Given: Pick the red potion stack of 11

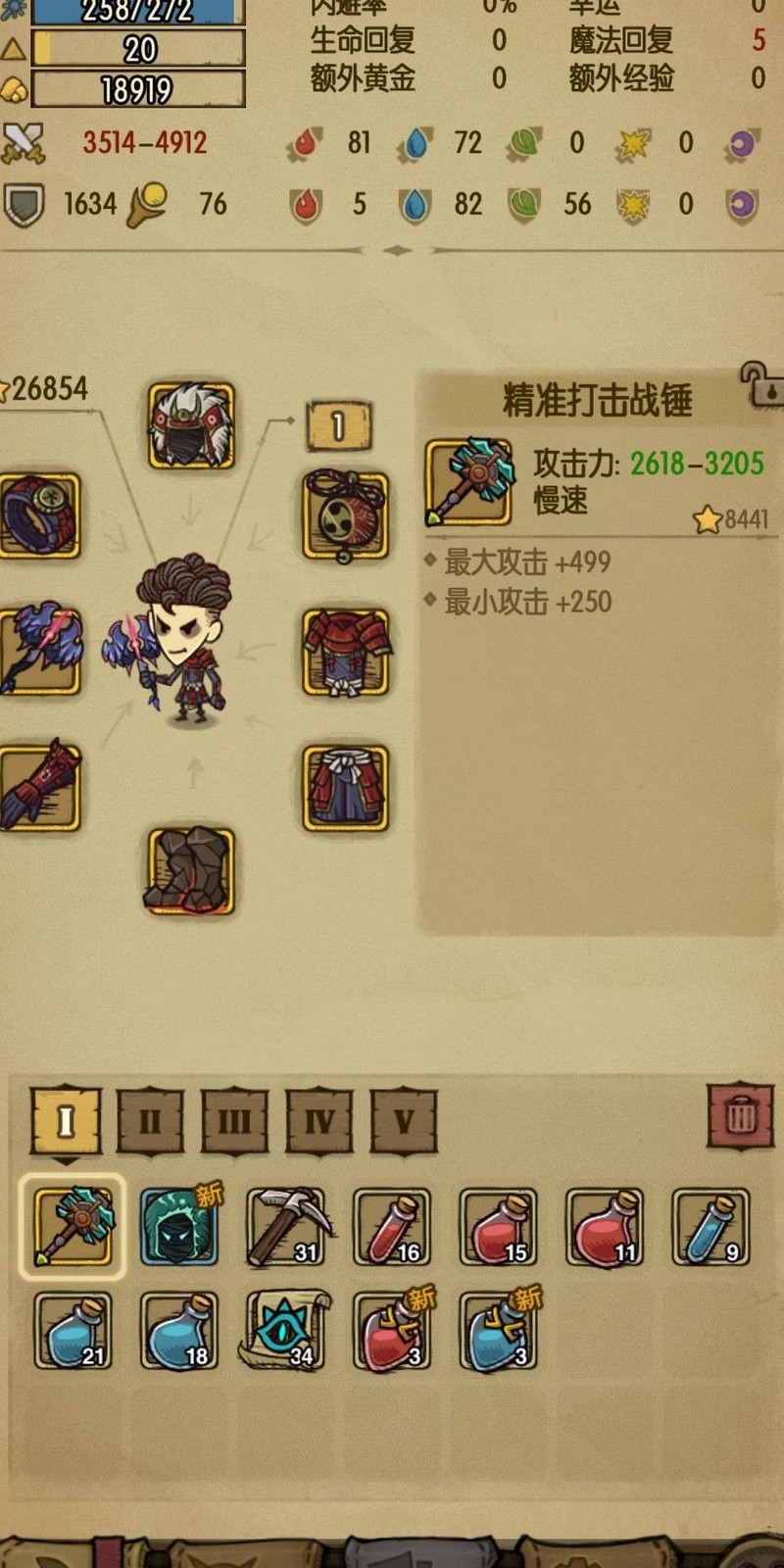Looking at the screenshot, I should pyautogui.click(x=605, y=1226).
